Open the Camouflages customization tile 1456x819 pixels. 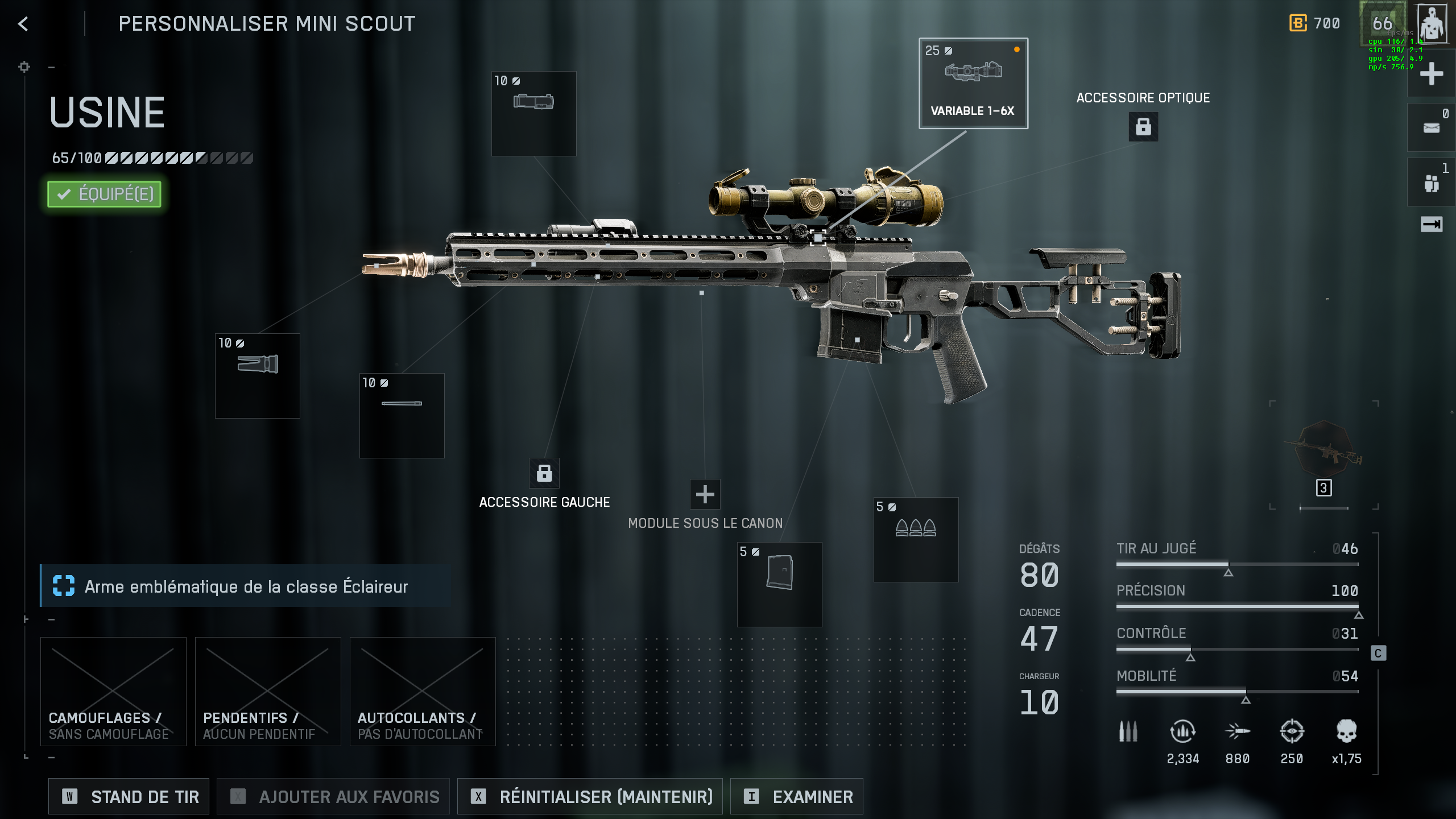113,691
